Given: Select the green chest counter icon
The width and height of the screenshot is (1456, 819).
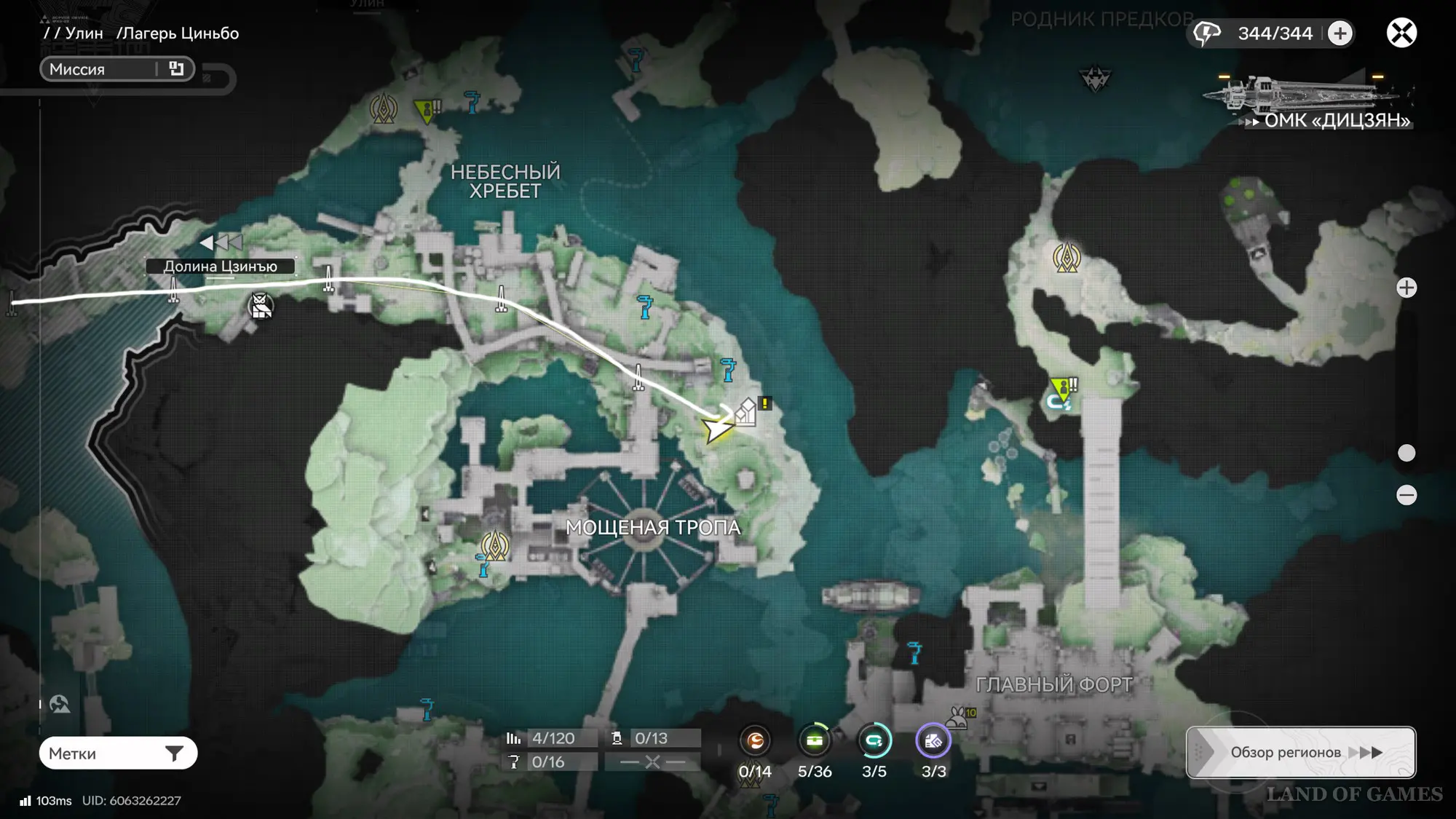Looking at the screenshot, I should click(x=815, y=741).
